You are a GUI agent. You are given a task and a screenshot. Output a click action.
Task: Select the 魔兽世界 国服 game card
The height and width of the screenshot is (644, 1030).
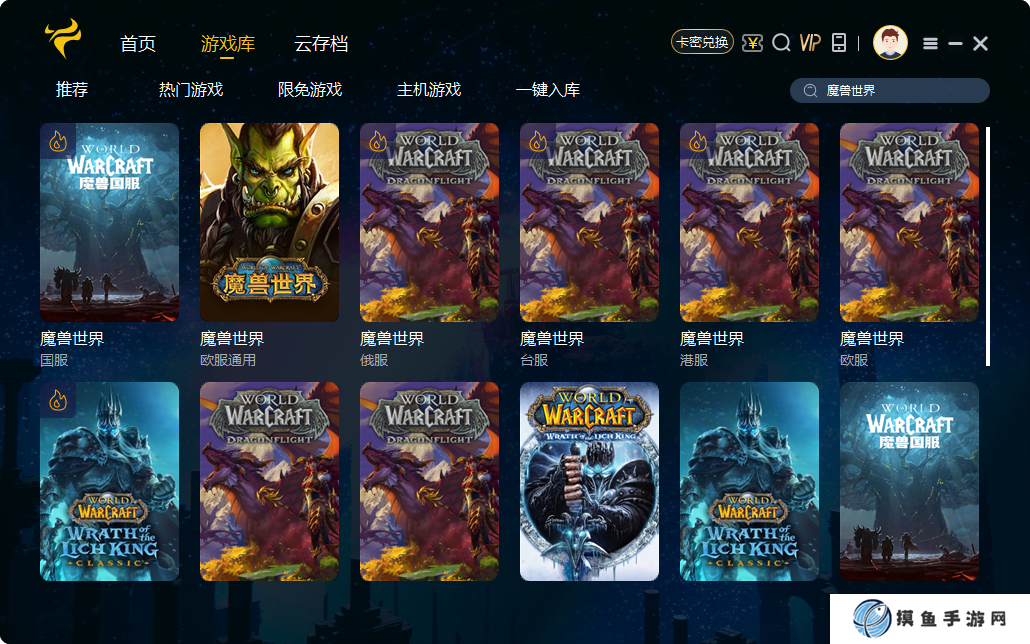(x=110, y=222)
